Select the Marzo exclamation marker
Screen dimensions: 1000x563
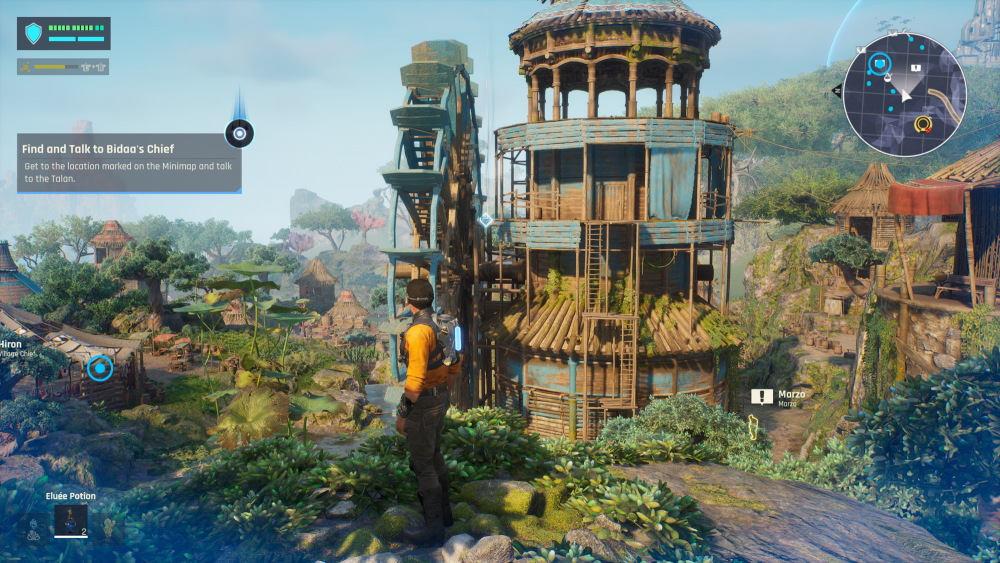click(x=762, y=397)
